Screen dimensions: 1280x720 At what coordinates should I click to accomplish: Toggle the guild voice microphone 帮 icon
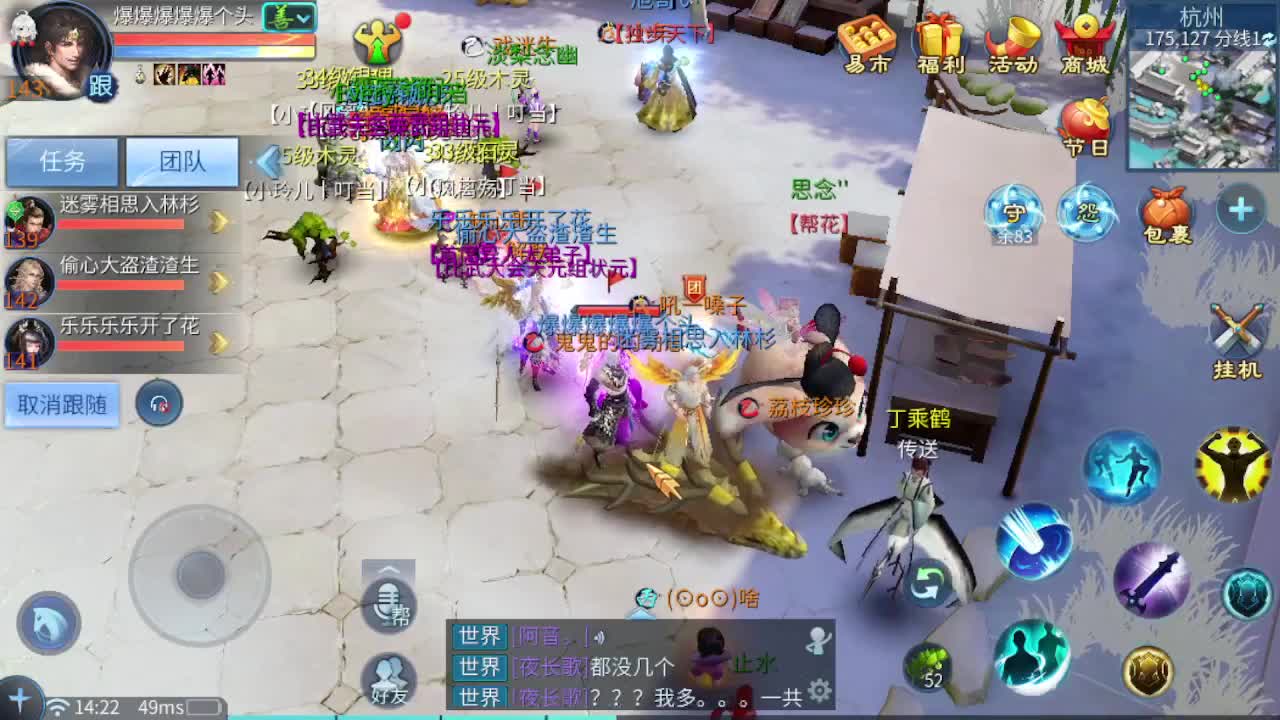pyautogui.click(x=389, y=607)
